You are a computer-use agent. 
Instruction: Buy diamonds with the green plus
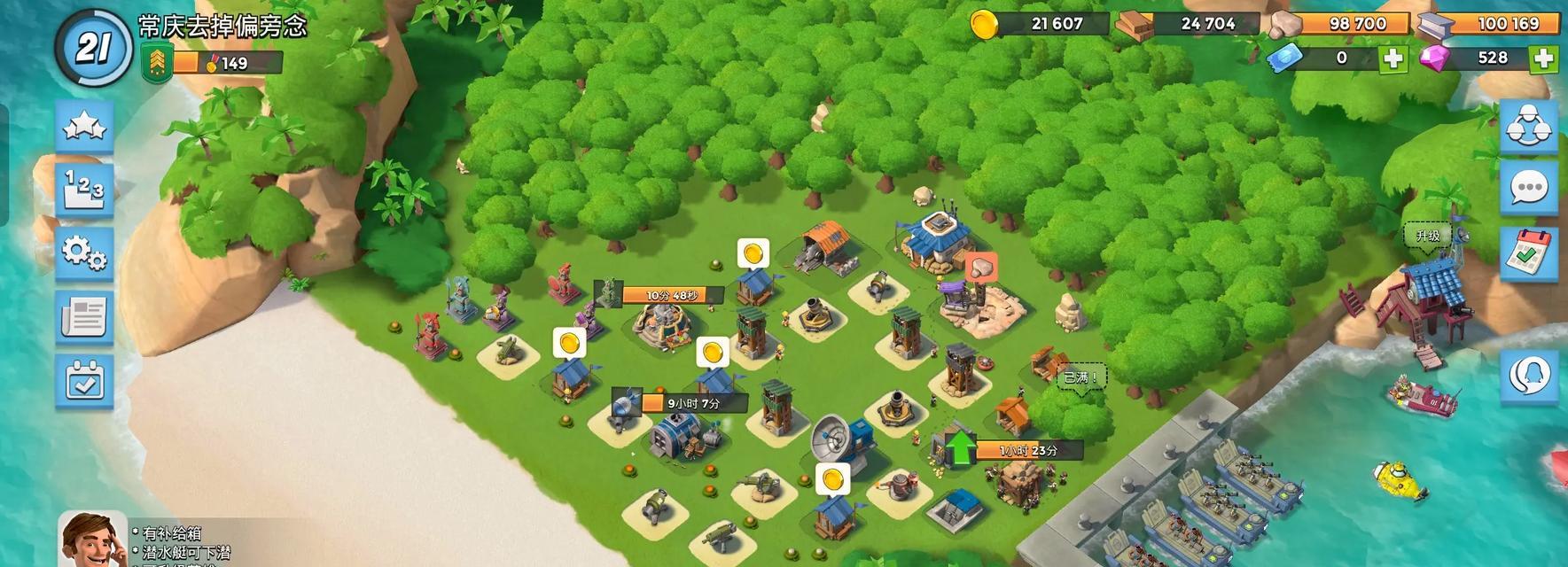tap(1544, 58)
